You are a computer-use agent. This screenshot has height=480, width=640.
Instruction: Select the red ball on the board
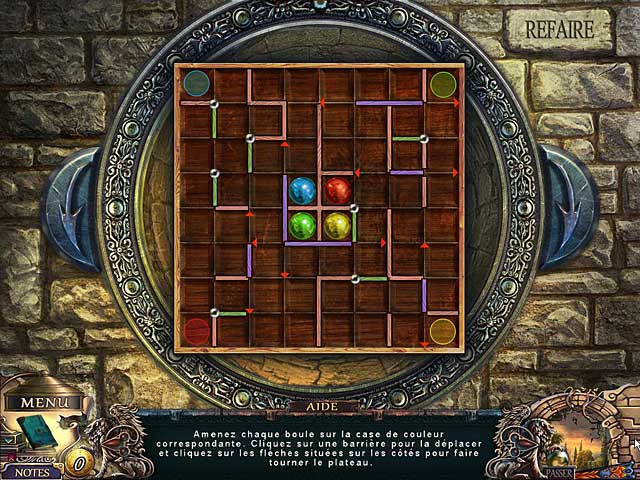tap(338, 190)
